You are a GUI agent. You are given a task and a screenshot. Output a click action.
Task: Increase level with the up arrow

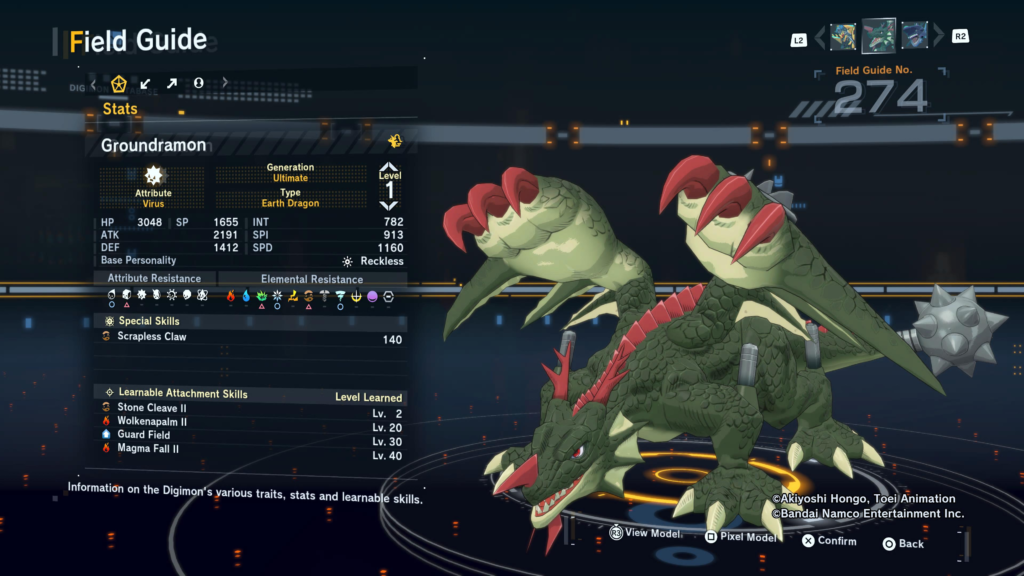pyautogui.click(x=389, y=169)
